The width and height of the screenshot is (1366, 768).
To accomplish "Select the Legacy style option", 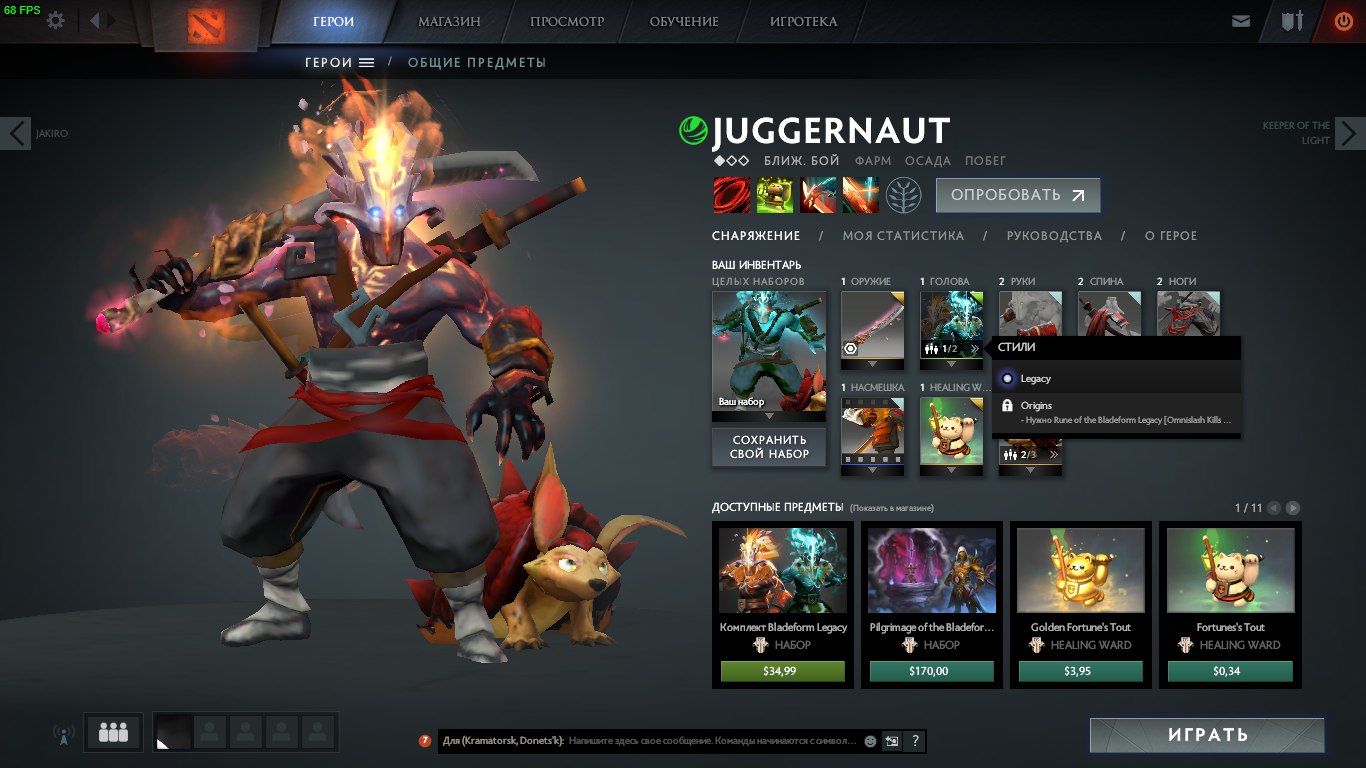I will (x=1035, y=379).
